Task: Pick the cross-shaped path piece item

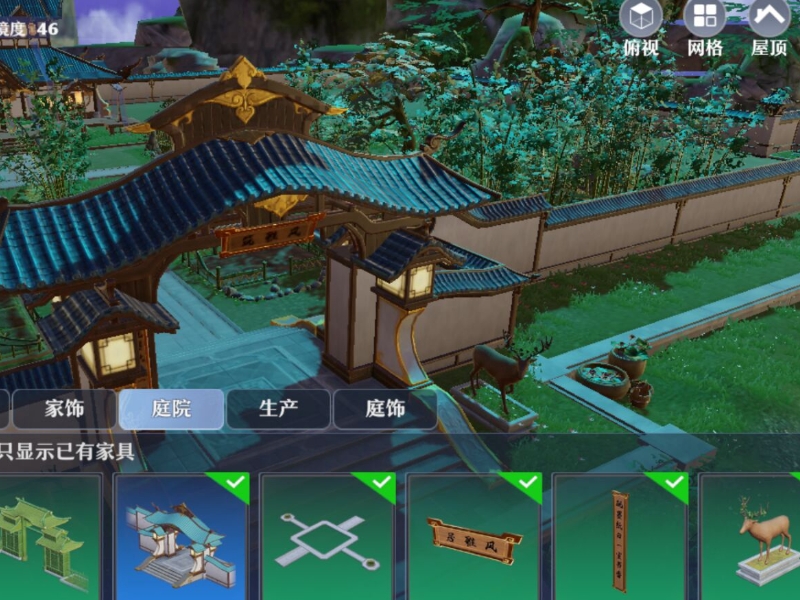Action: 327,538
